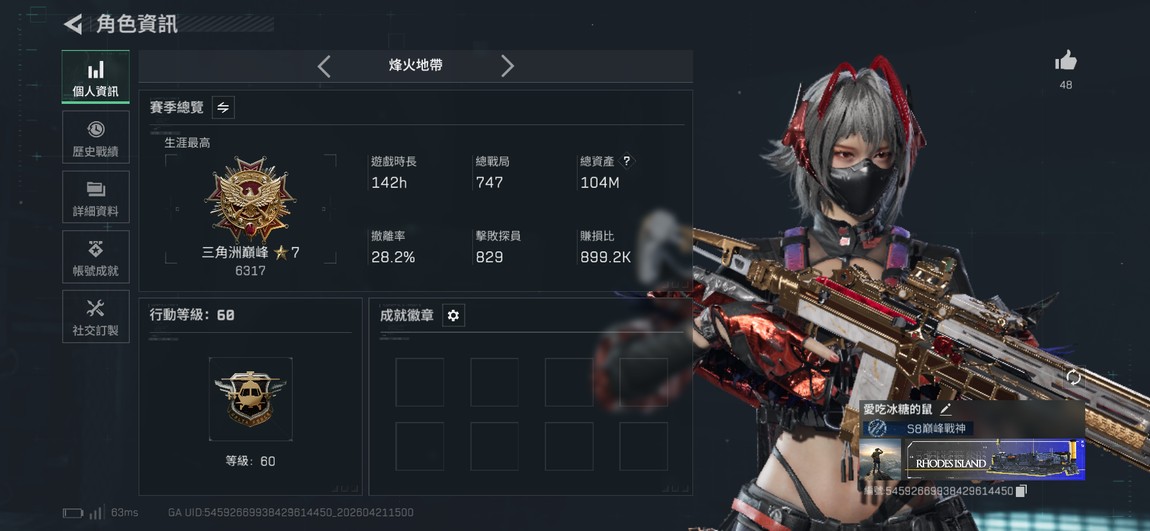Go back from the 角色資訊 screen
This screenshot has width=1150, height=531.
pos(73,24)
